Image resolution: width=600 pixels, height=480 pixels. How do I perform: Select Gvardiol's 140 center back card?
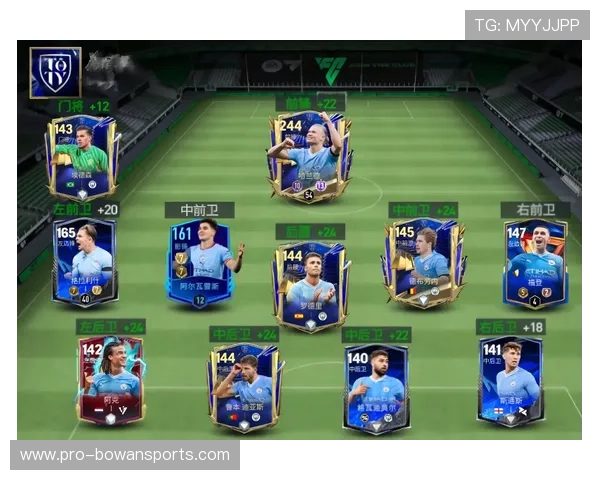click(376, 386)
